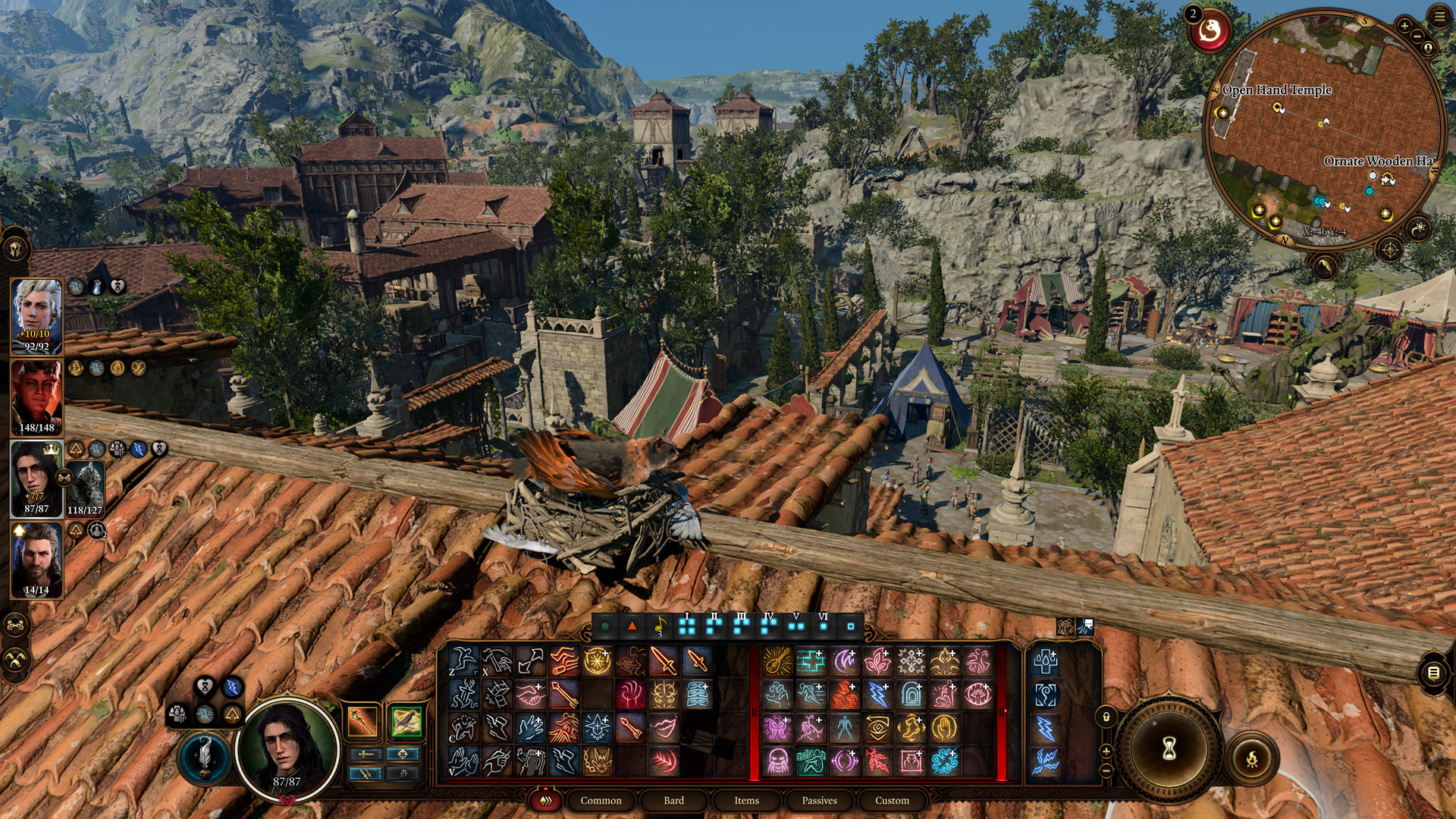Open the combat log scroll button
The image size is (1456, 819).
click(1432, 673)
